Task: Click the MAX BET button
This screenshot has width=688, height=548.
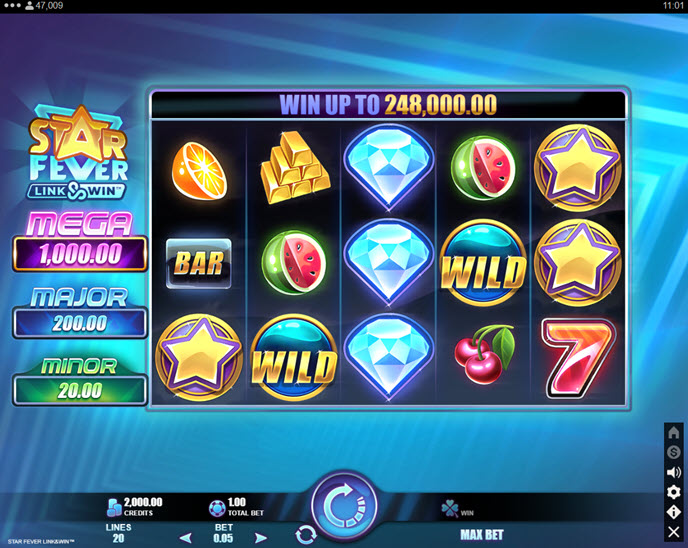Action: click(481, 535)
